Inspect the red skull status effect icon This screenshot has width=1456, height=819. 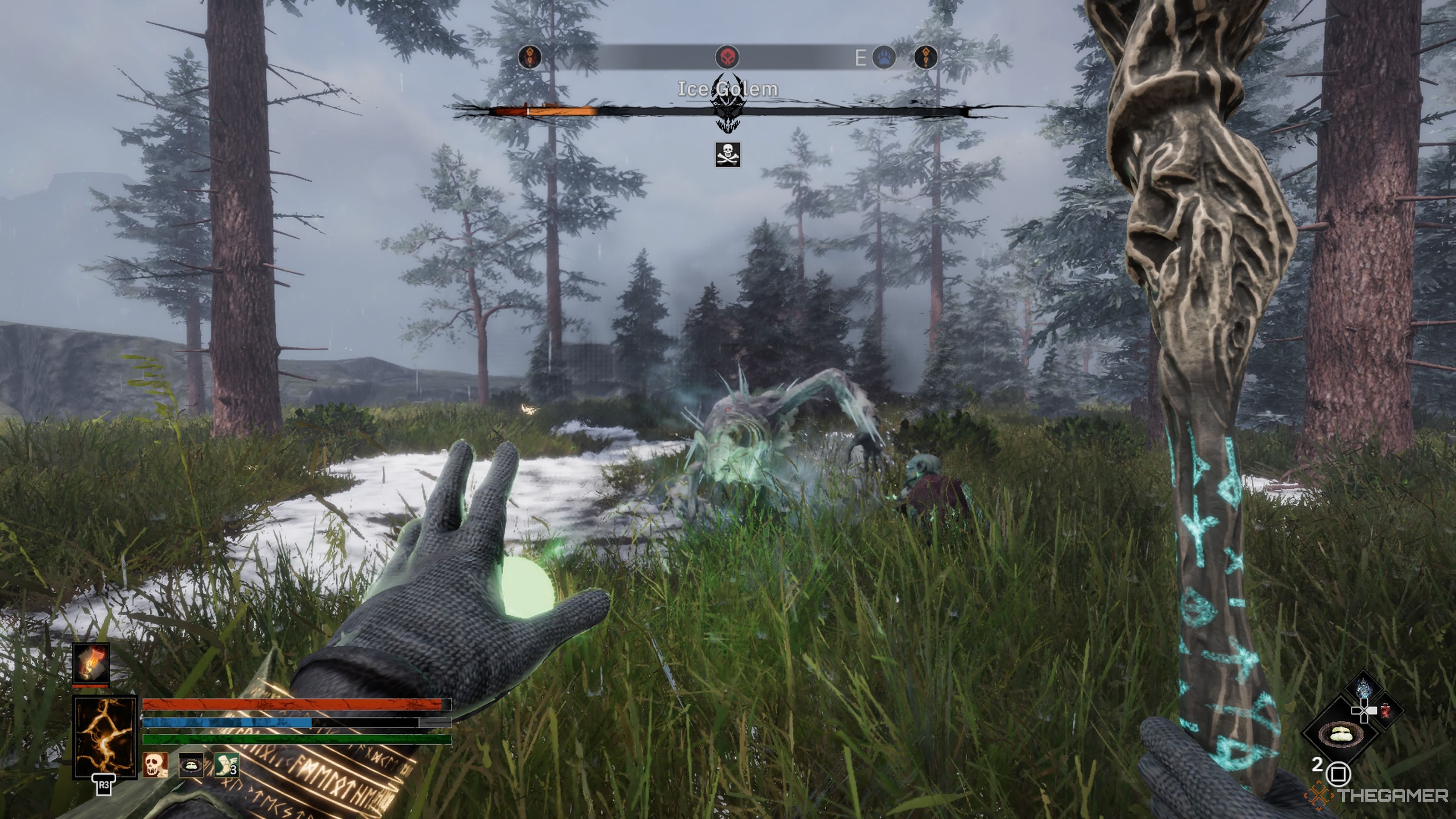click(155, 765)
